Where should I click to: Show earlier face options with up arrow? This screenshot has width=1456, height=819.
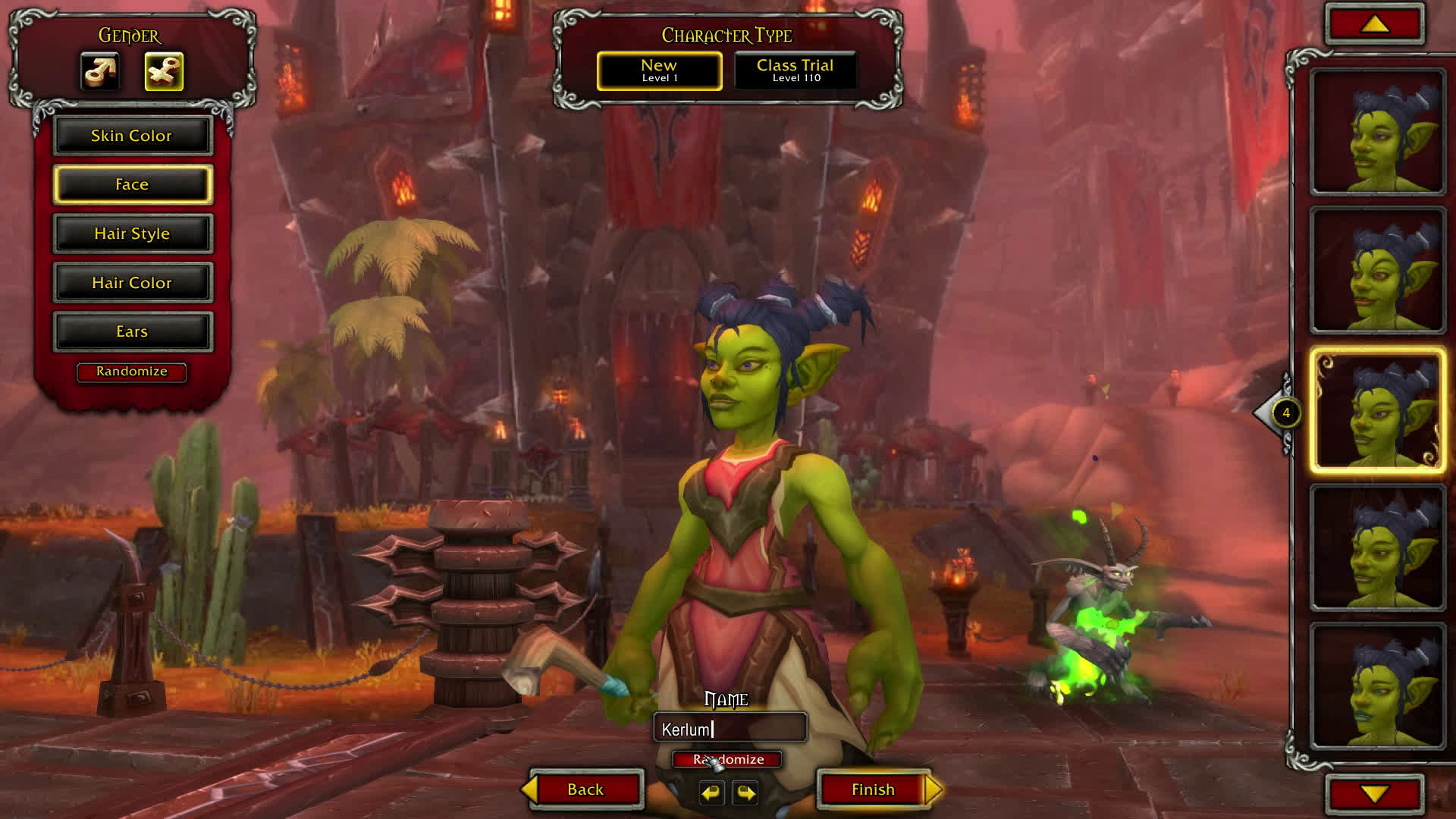1375,25
